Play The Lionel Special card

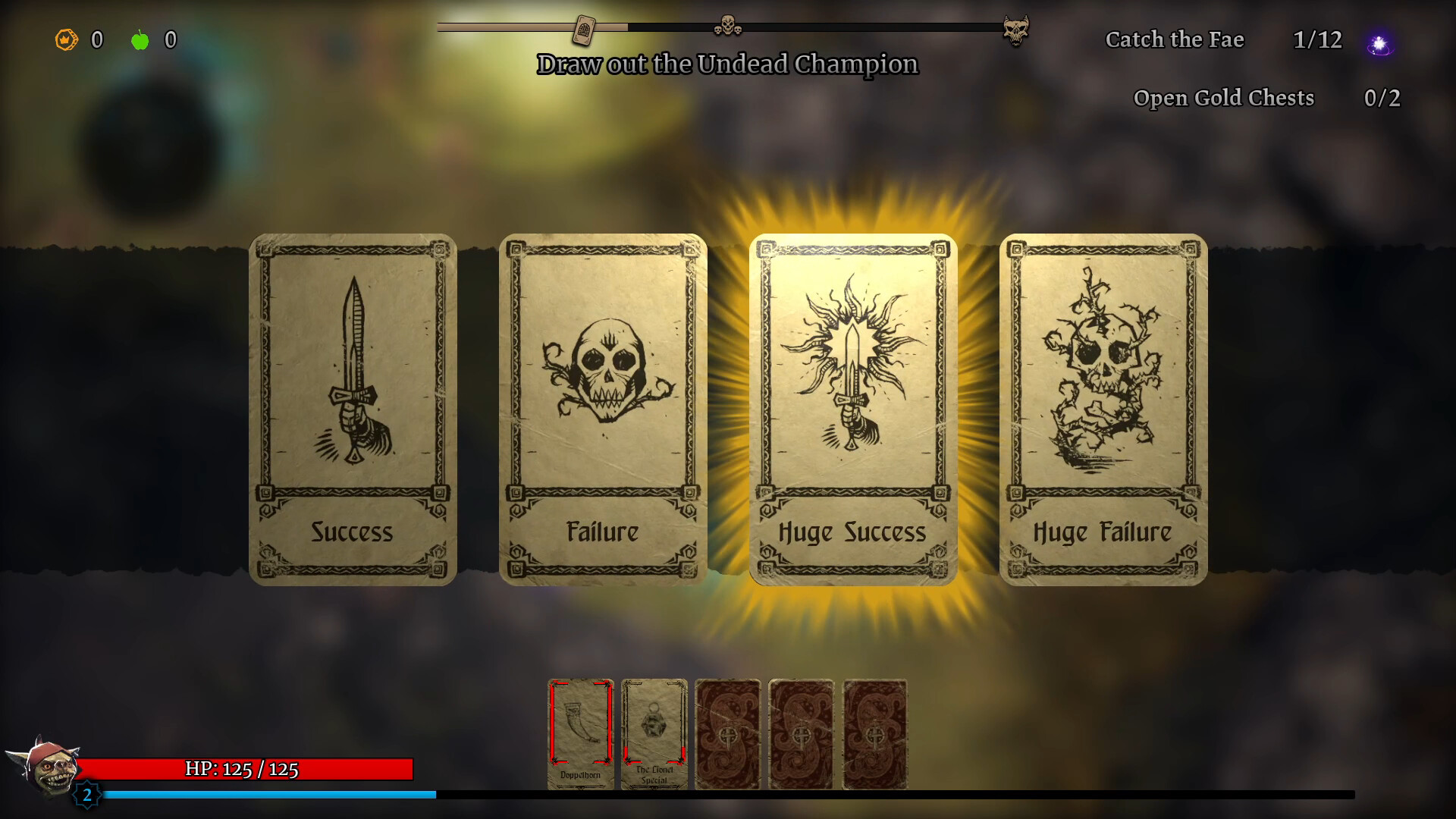click(x=654, y=734)
